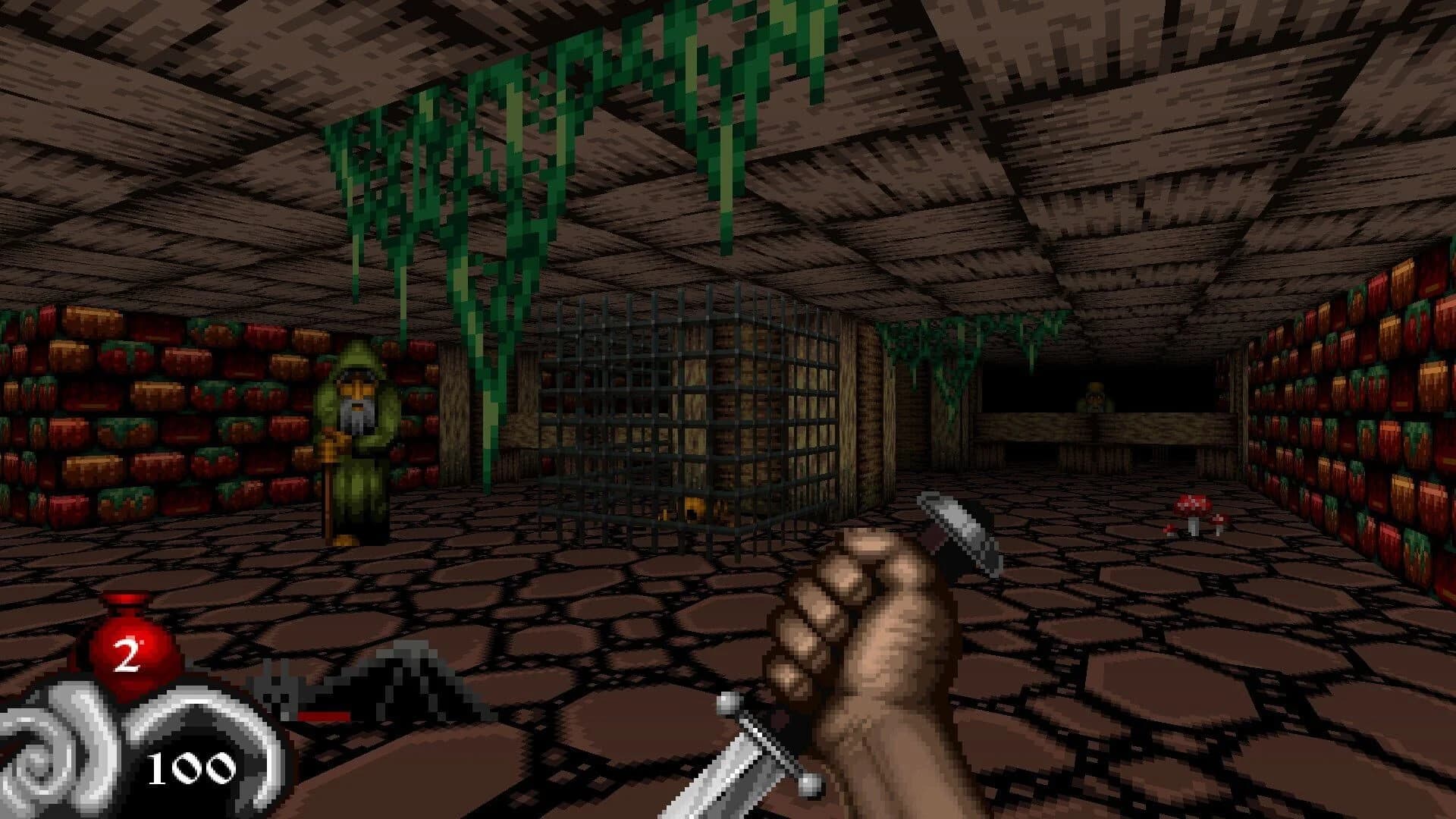Click the gnome peeking over the far counter
Screen dimensions: 1456x819
(1094, 396)
